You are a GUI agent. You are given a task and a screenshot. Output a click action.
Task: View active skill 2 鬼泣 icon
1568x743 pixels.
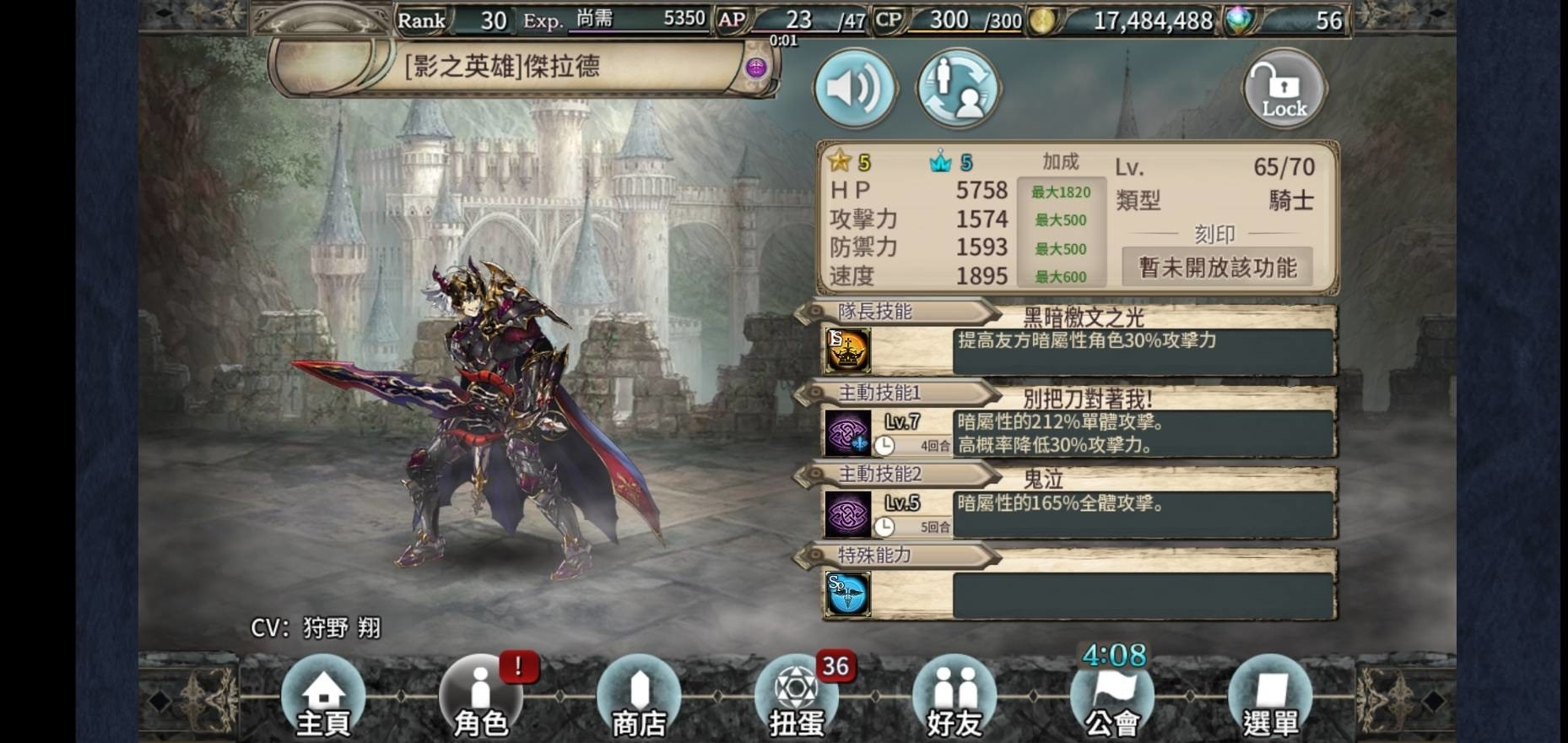tap(847, 513)
